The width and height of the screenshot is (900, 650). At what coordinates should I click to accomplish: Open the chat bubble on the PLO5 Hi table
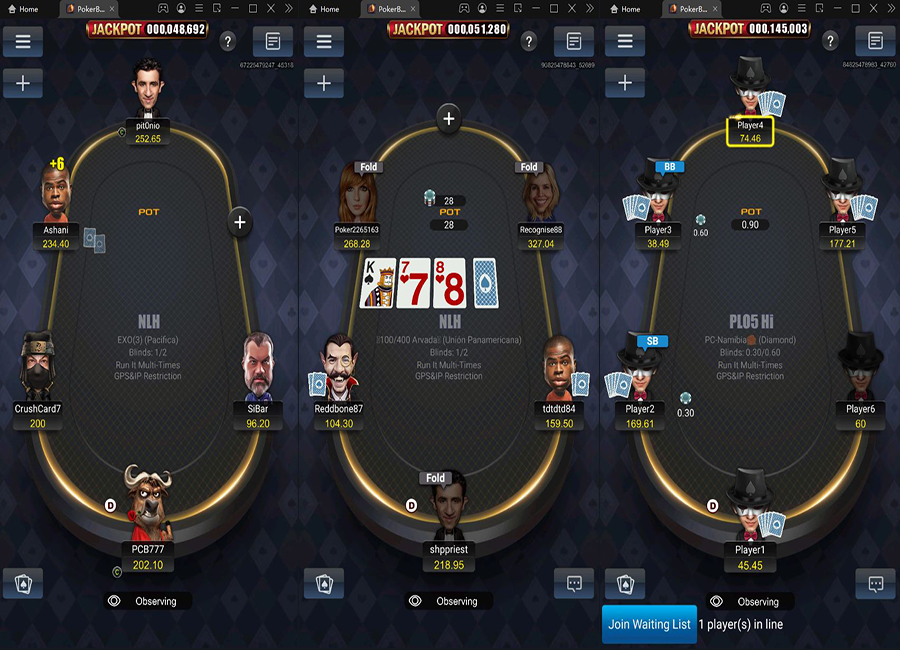point(876,583)
